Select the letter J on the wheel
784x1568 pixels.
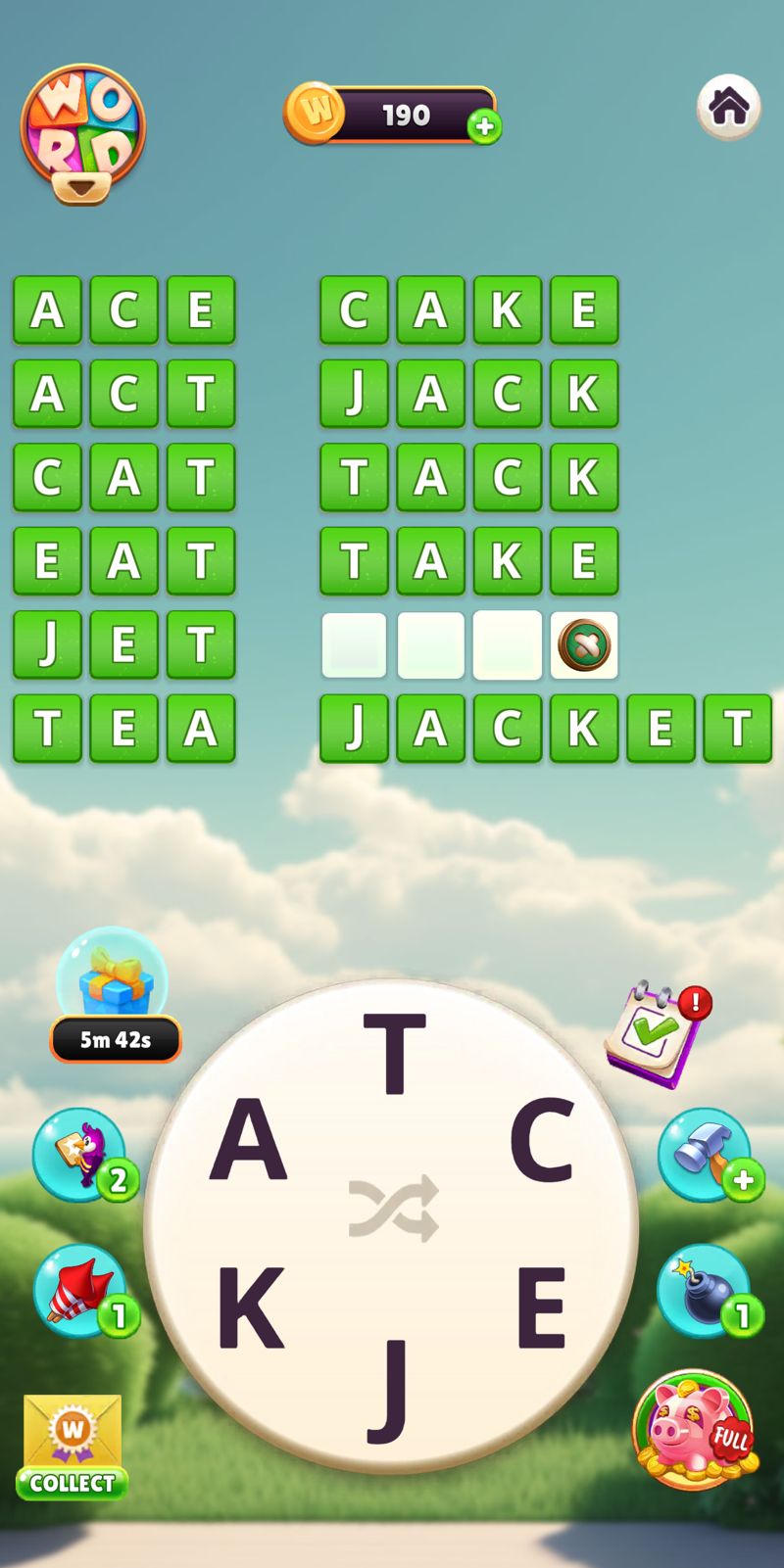(392, 1389)
